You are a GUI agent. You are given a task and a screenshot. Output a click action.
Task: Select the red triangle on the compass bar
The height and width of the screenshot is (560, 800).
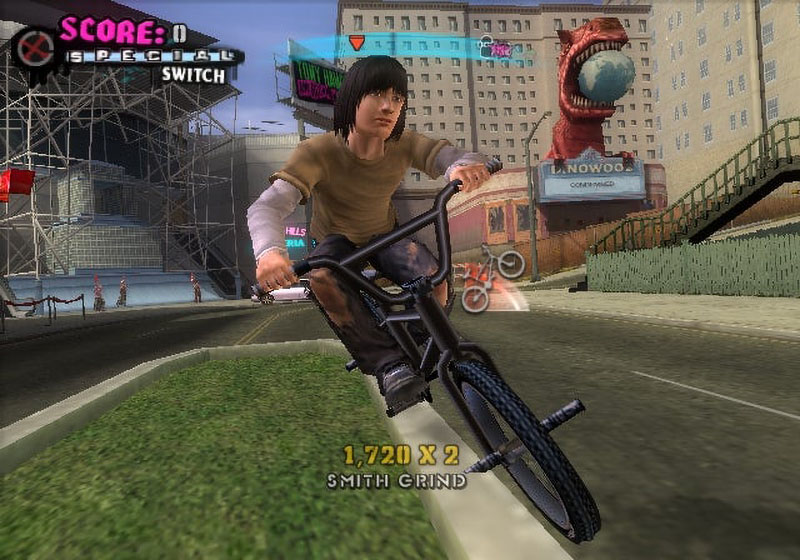click(x=357, y=43)
